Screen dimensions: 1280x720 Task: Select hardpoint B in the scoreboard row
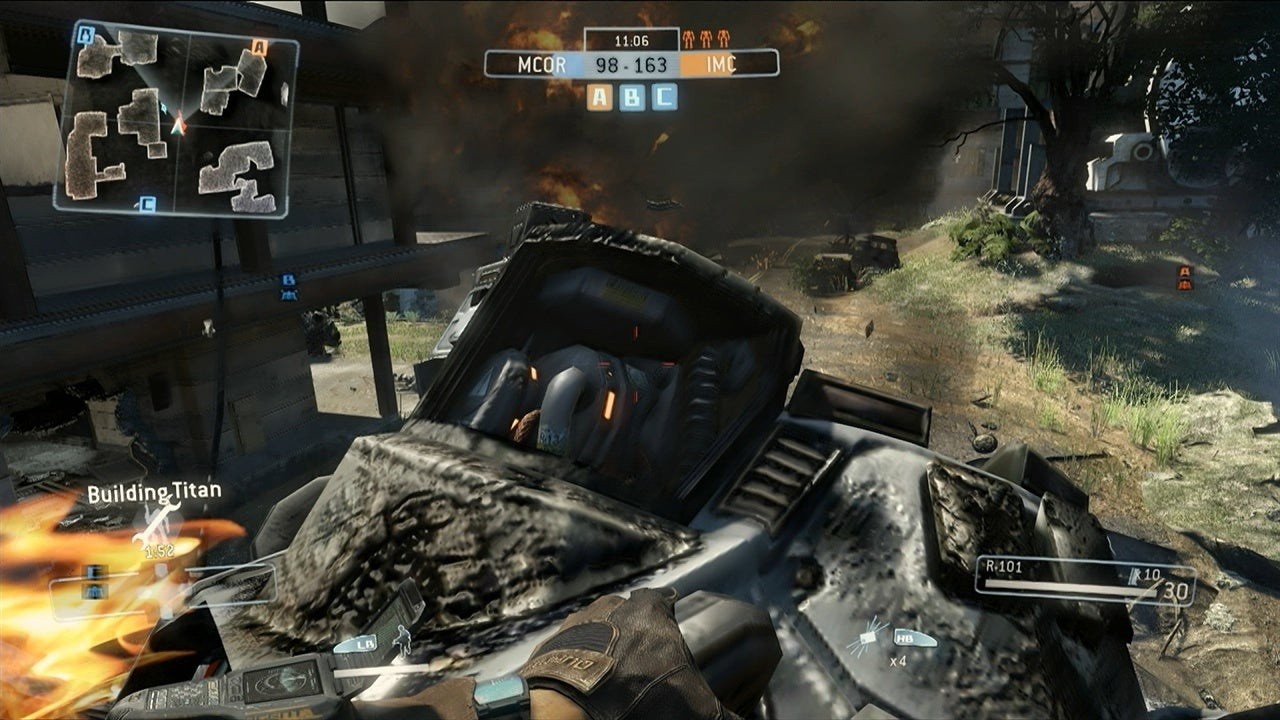[x=632, y=97]
